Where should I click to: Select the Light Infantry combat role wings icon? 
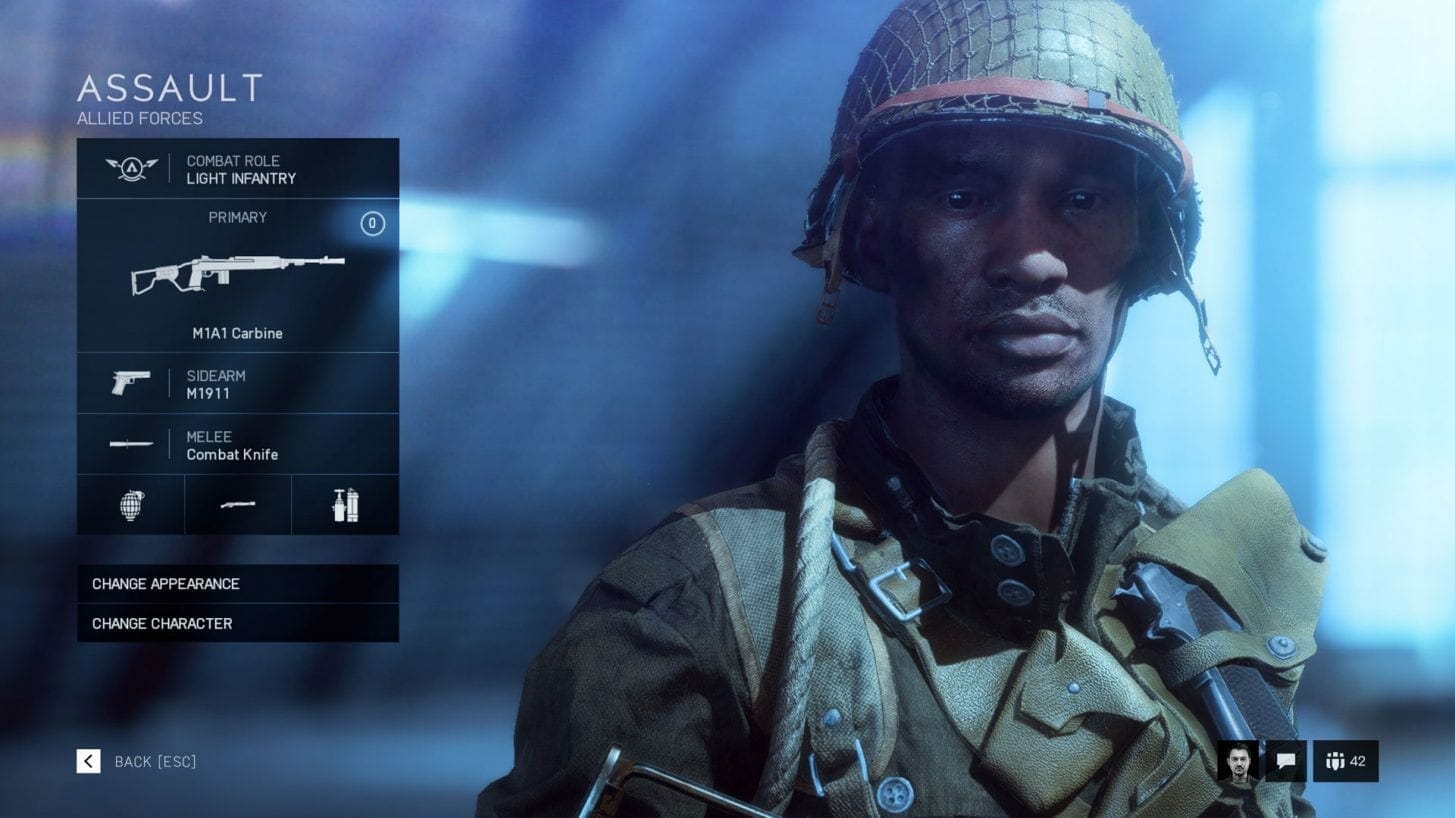[130, 168]
